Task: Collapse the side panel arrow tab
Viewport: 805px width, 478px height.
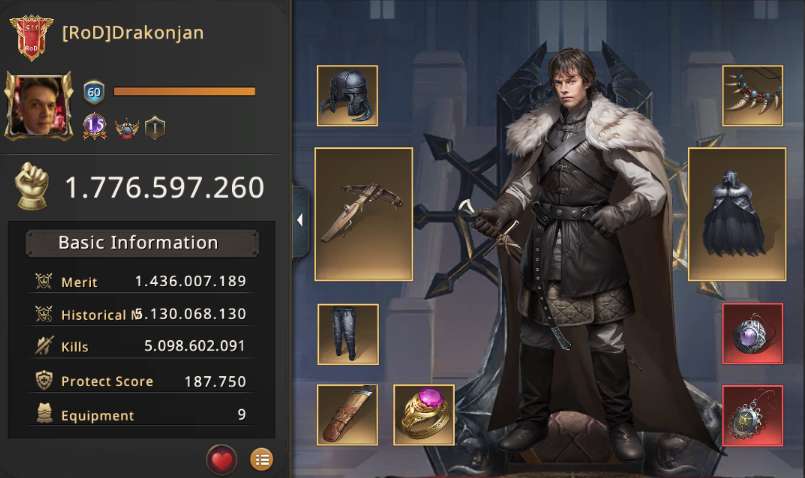Action: 300,221
